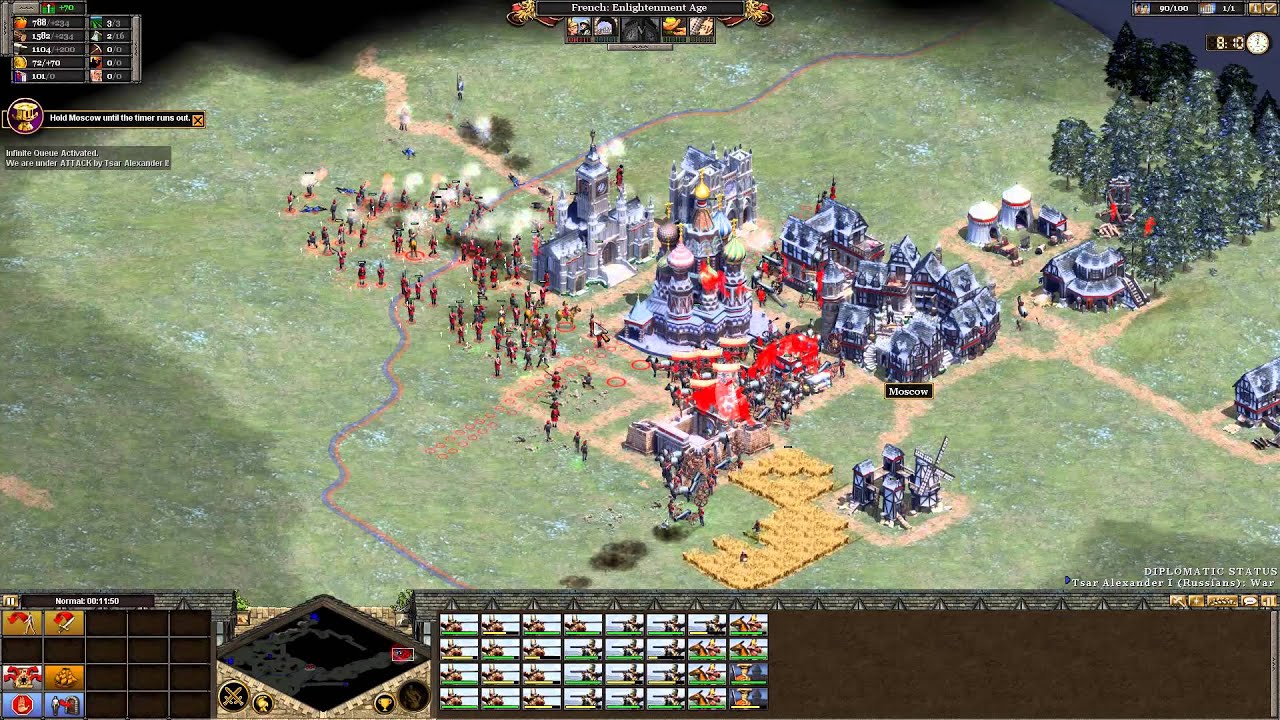Click the golden helmet button by minimap

[262, 704]
